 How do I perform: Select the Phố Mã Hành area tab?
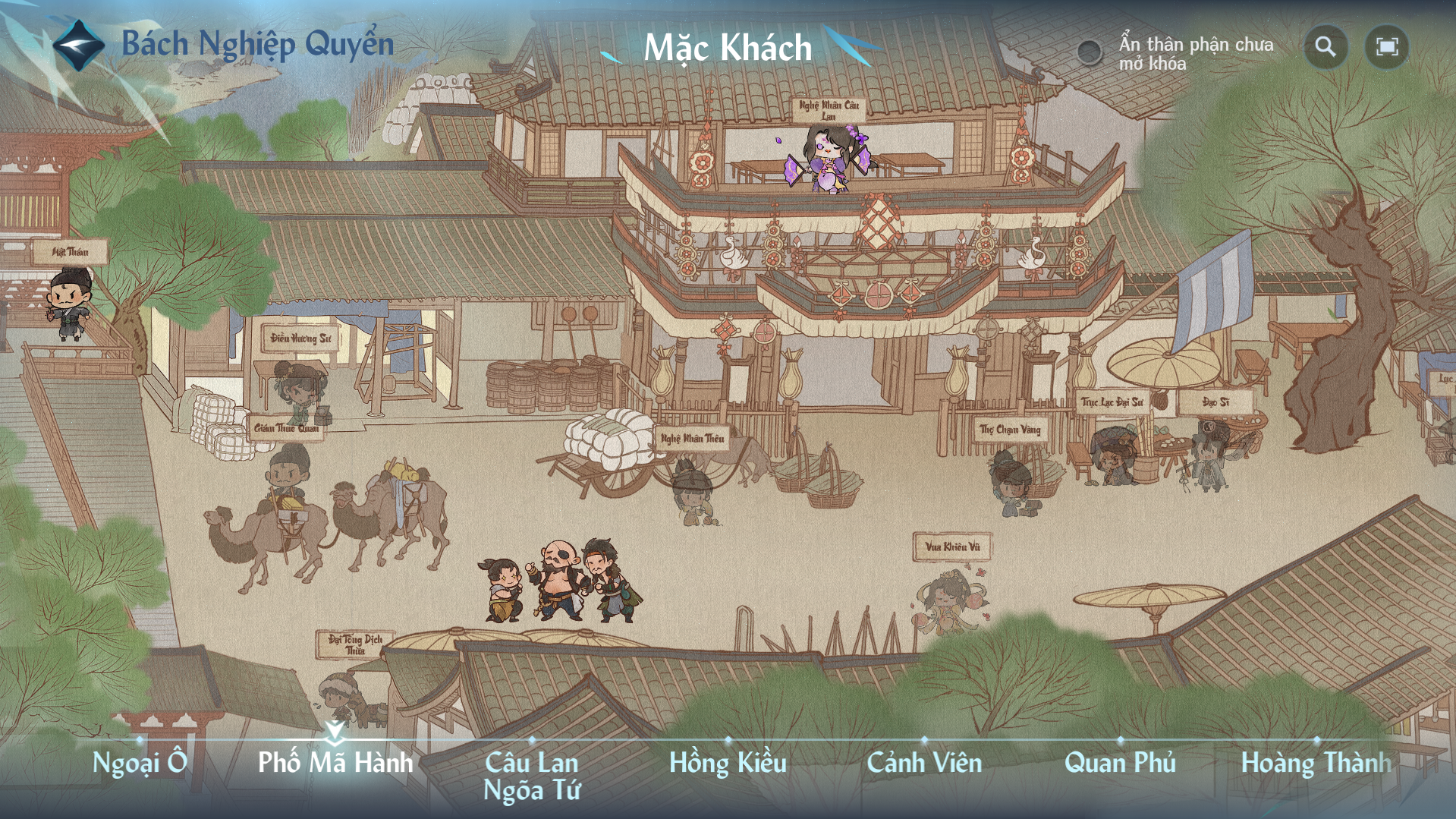(x=335, y=762)
